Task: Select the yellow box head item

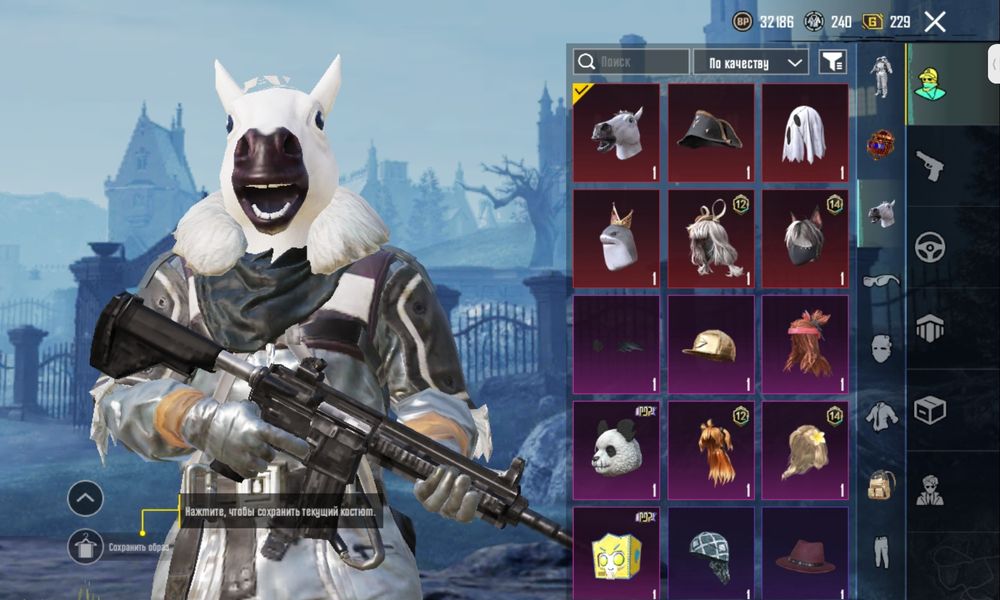Action: (616, 553)
